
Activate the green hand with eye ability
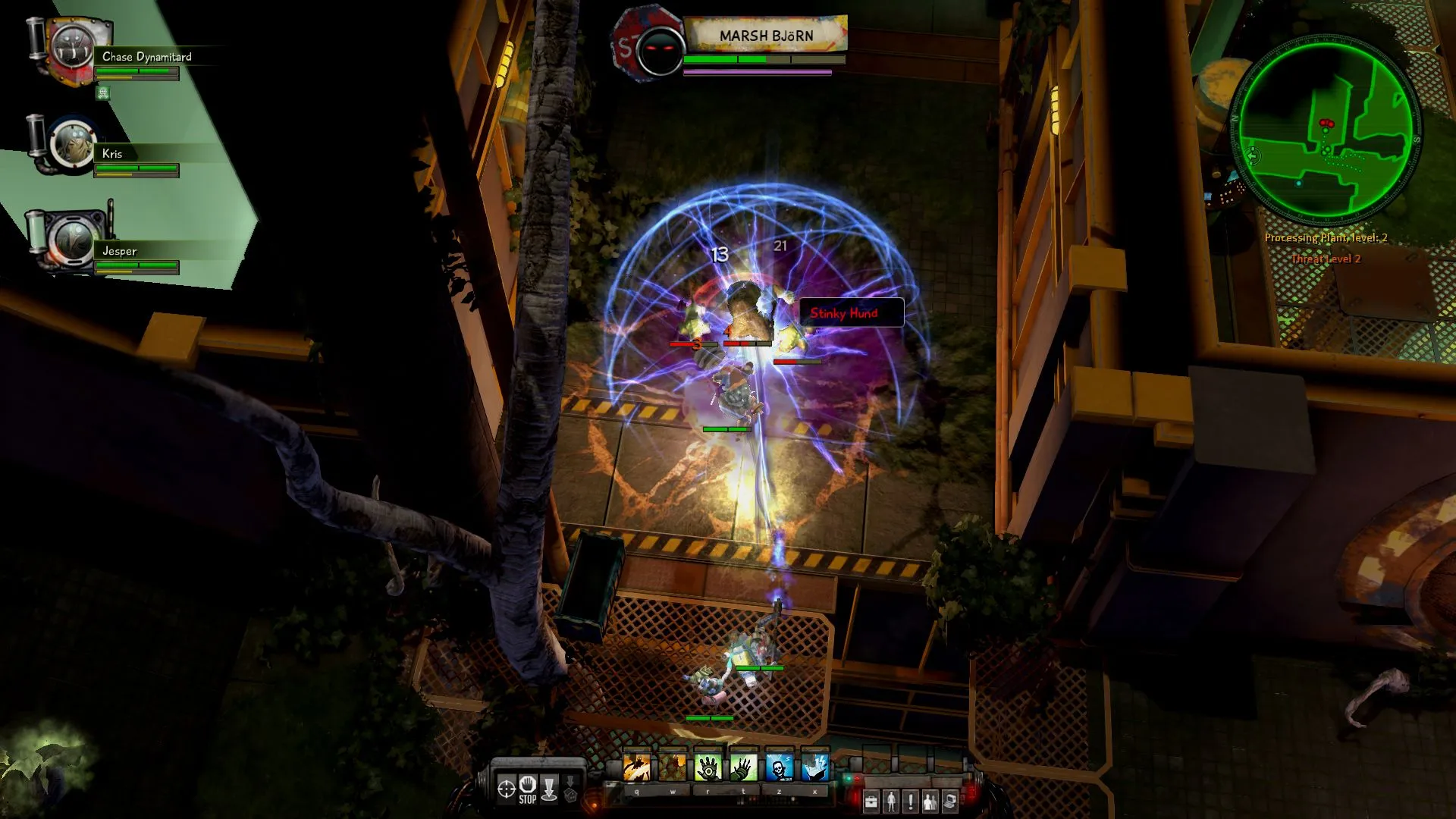(708, 767)
